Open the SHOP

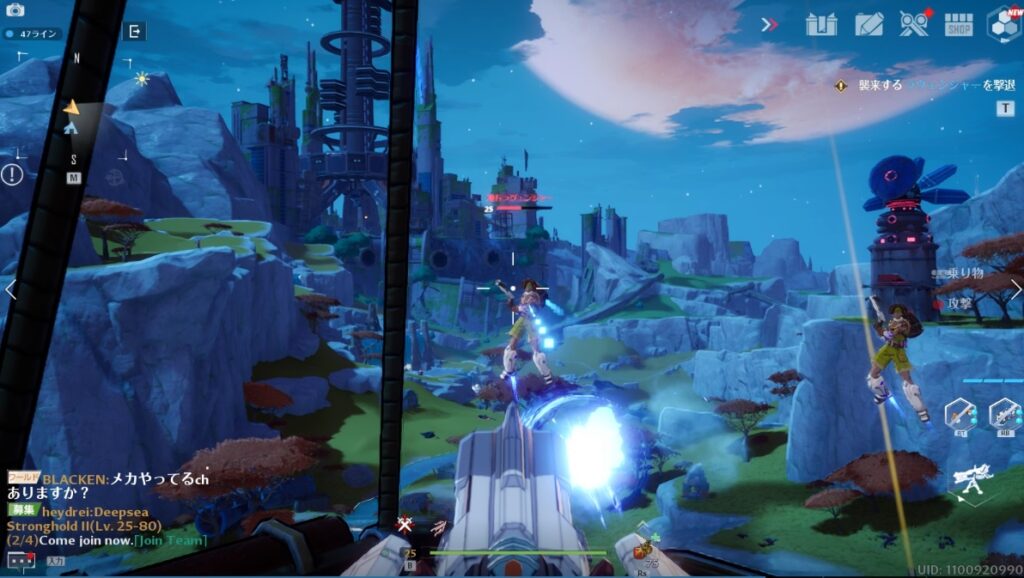958,23
